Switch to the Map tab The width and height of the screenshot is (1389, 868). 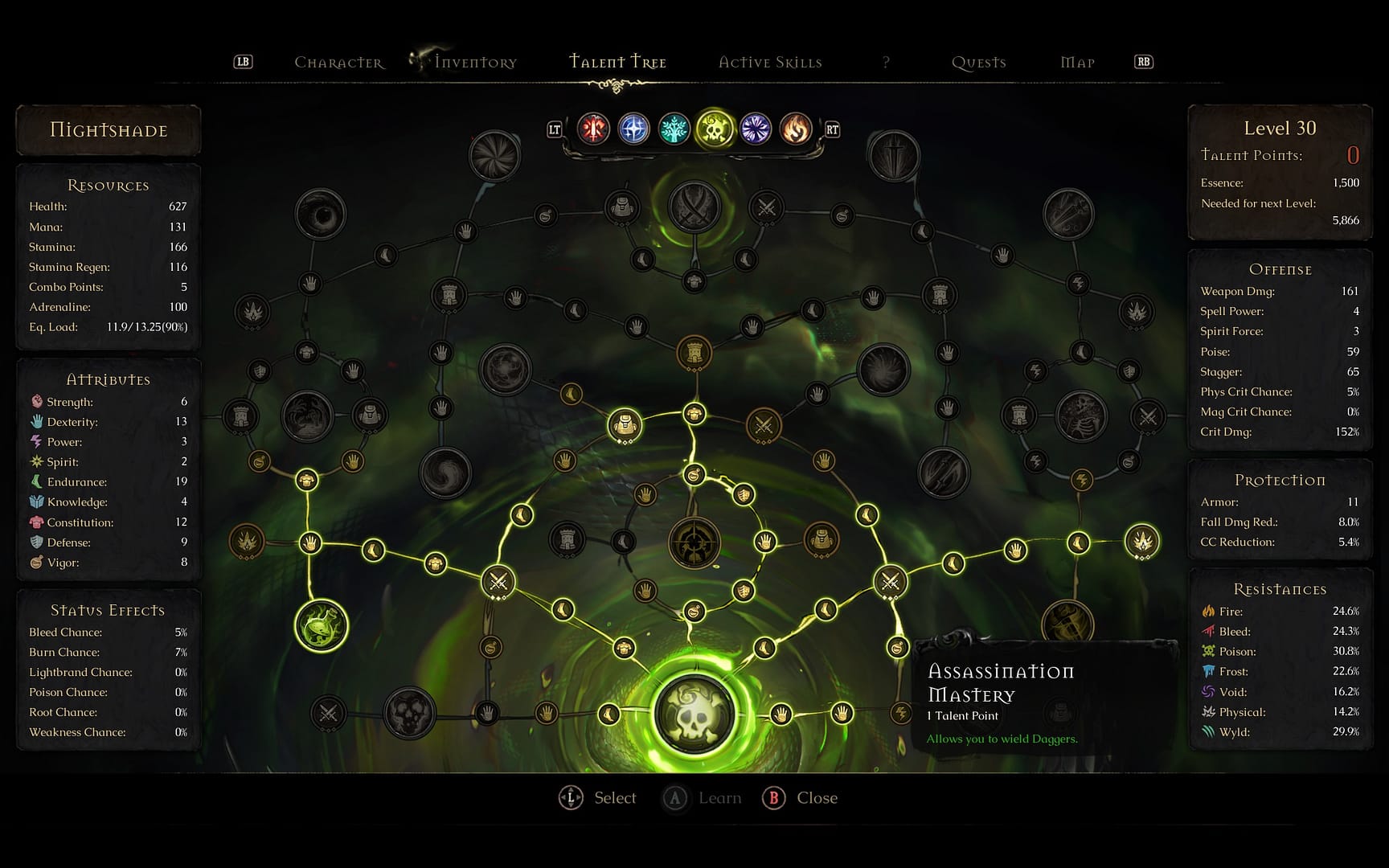pyautogui.click(x=1077, y=63)
